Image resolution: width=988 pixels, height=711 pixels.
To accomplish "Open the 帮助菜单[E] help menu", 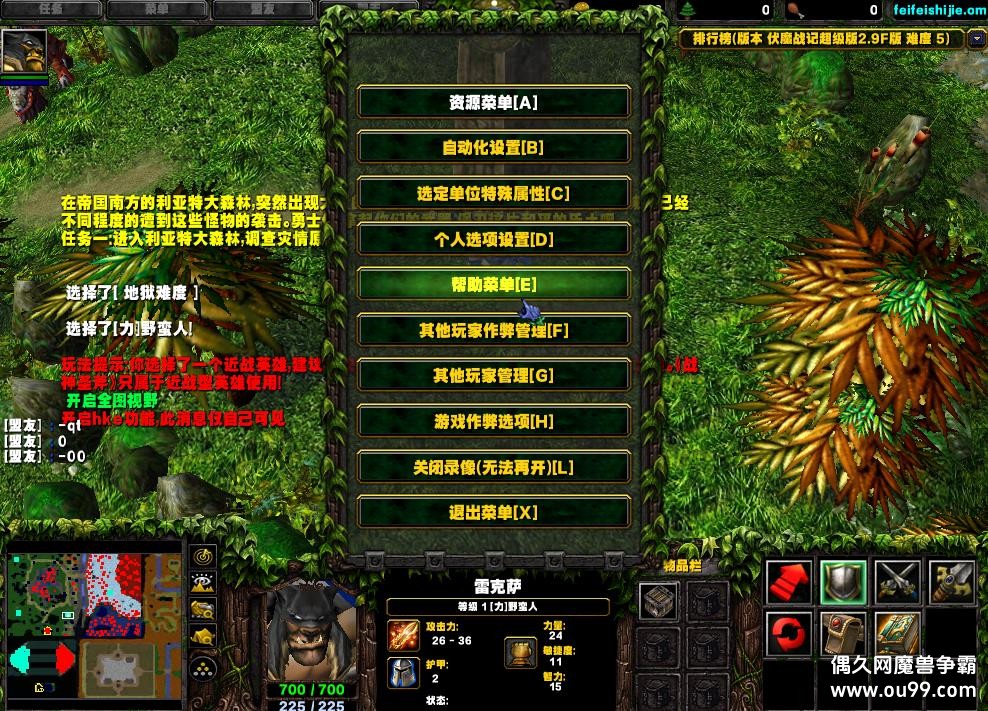I will point(493,285).
